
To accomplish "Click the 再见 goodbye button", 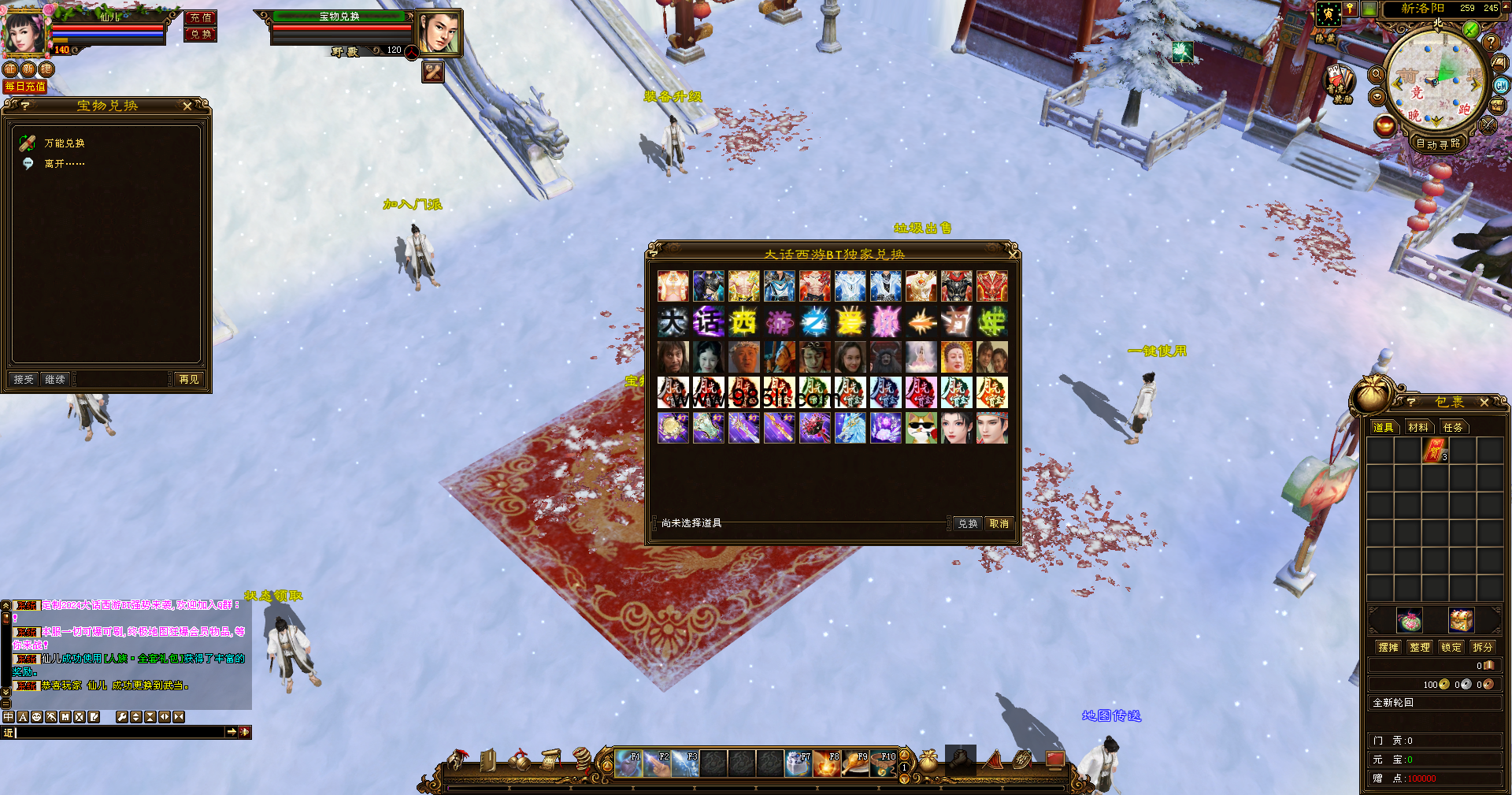I will click(x=189, y=380).
